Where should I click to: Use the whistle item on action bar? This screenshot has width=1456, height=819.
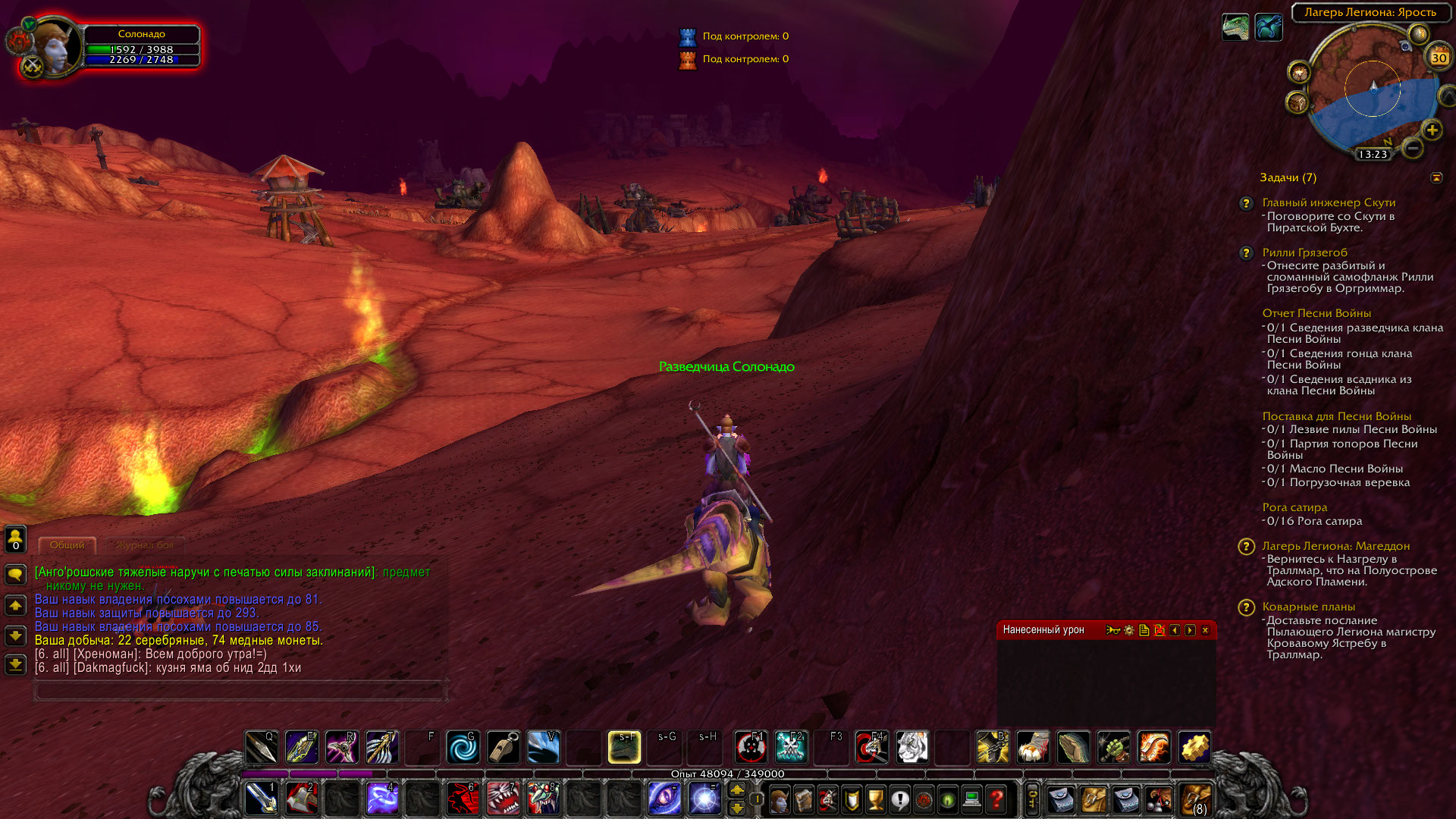(x=504, y=748)
